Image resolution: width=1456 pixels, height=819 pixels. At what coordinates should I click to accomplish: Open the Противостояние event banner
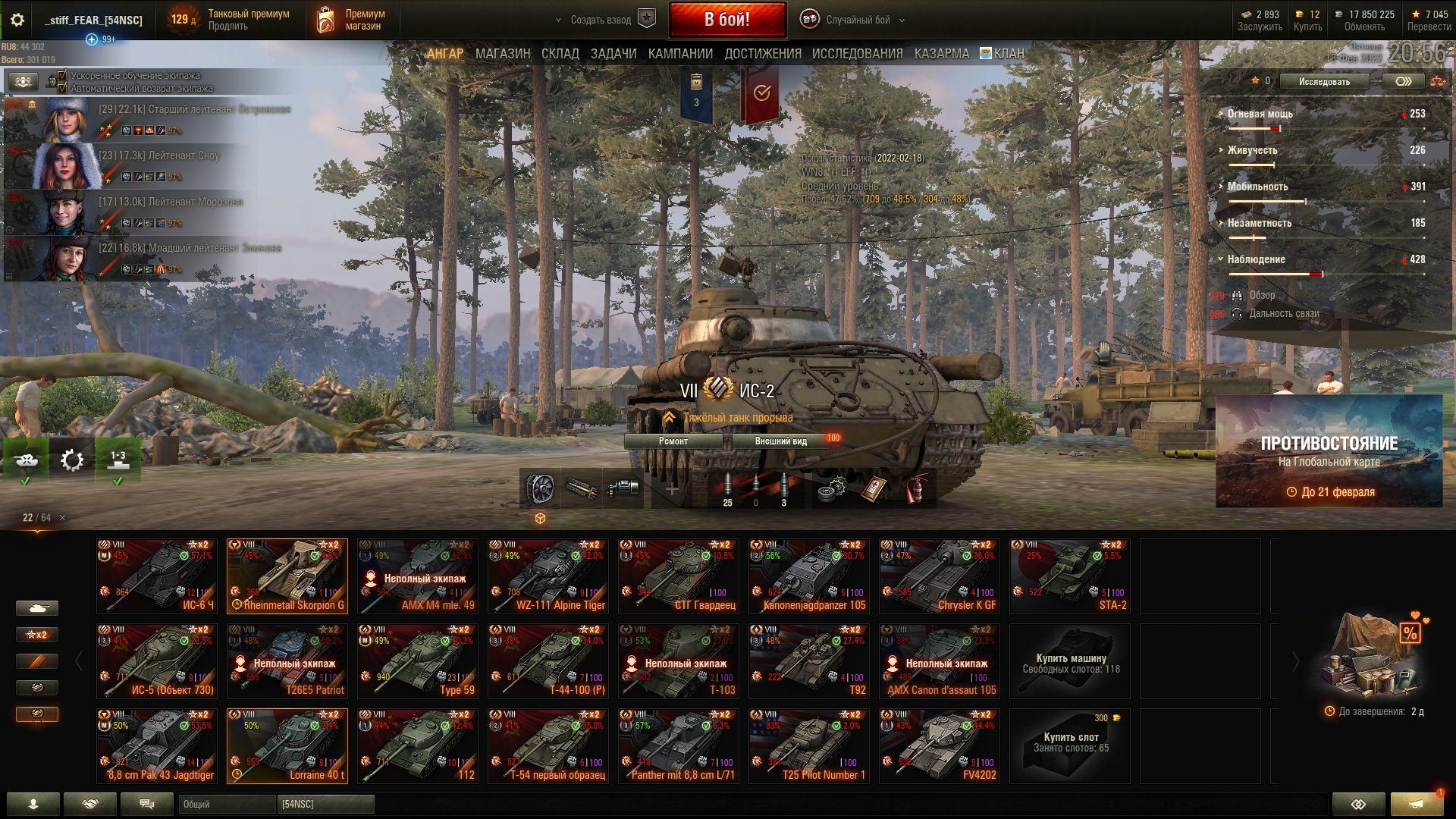(x=1329, y=452)
